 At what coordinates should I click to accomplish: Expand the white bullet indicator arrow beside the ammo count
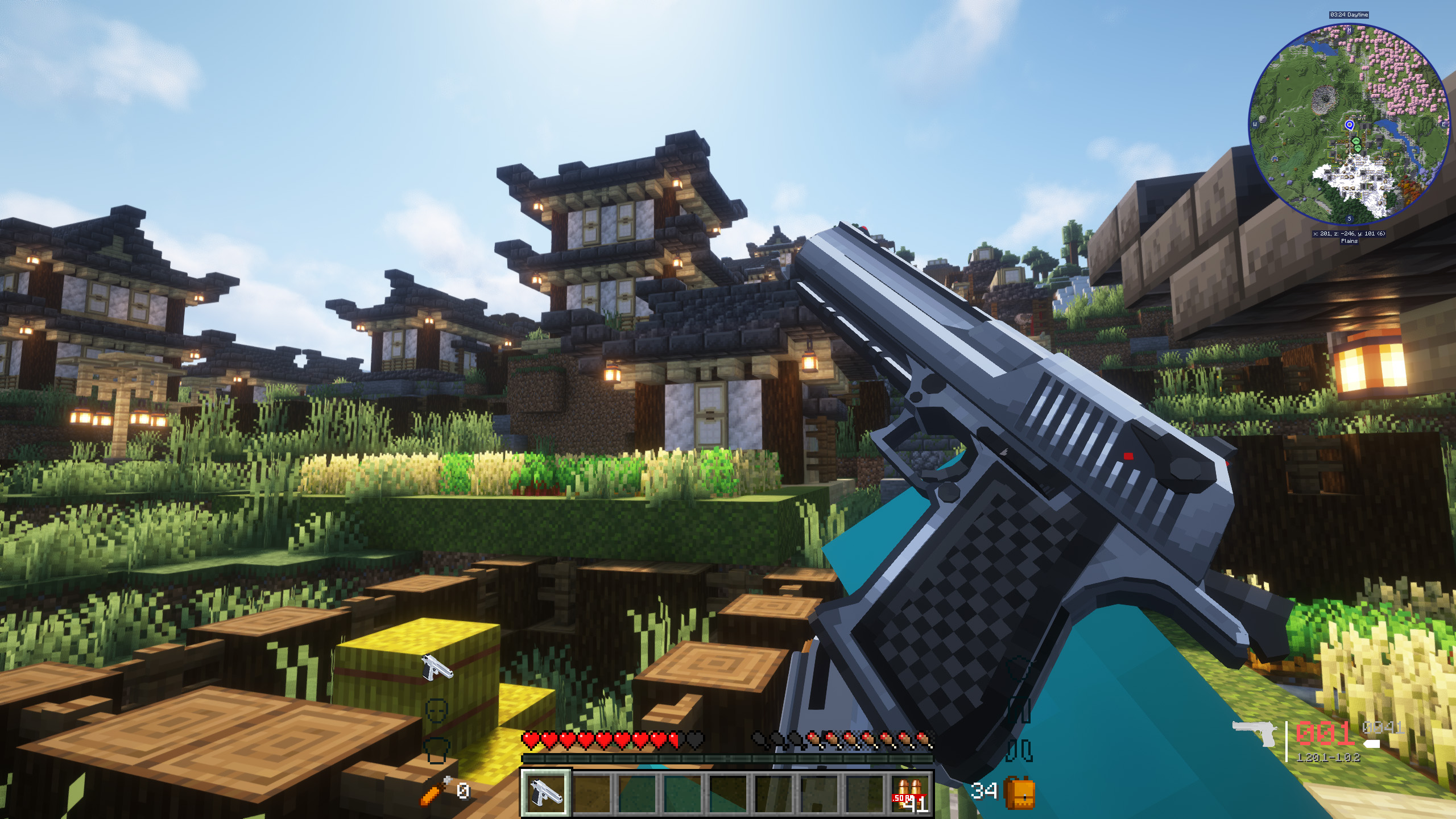(1372, 745)
